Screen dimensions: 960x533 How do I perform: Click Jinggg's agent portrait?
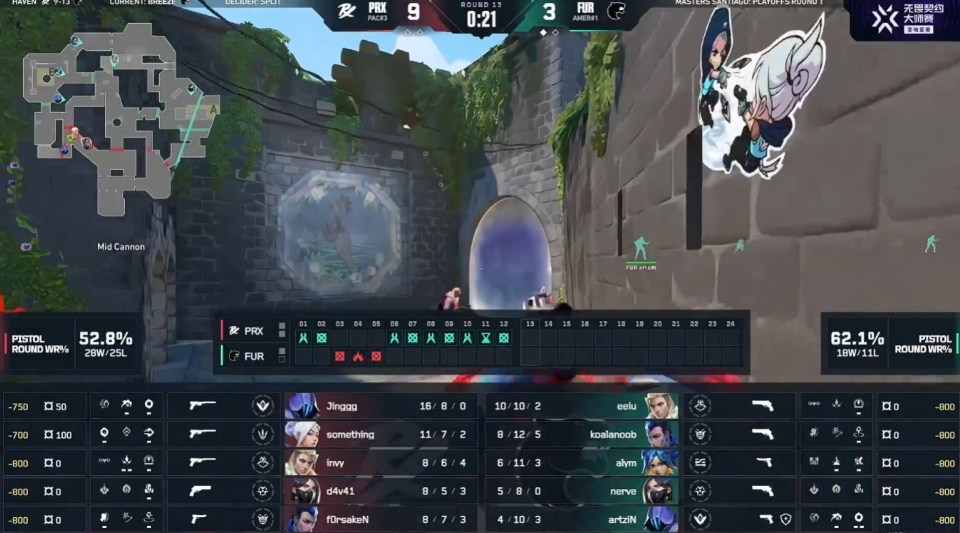302,407
